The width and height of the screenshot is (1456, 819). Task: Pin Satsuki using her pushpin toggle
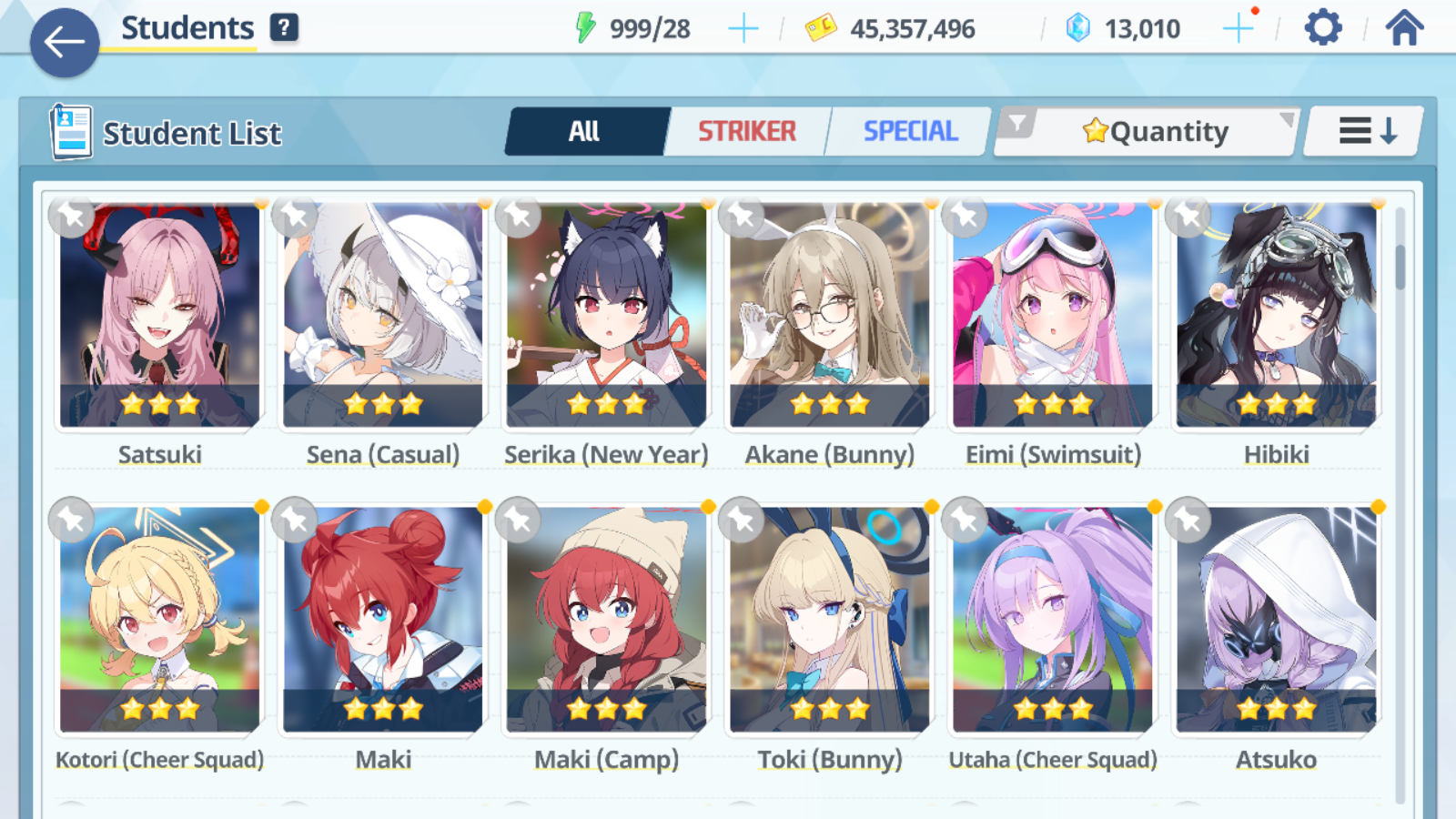[x=72, y=217]
